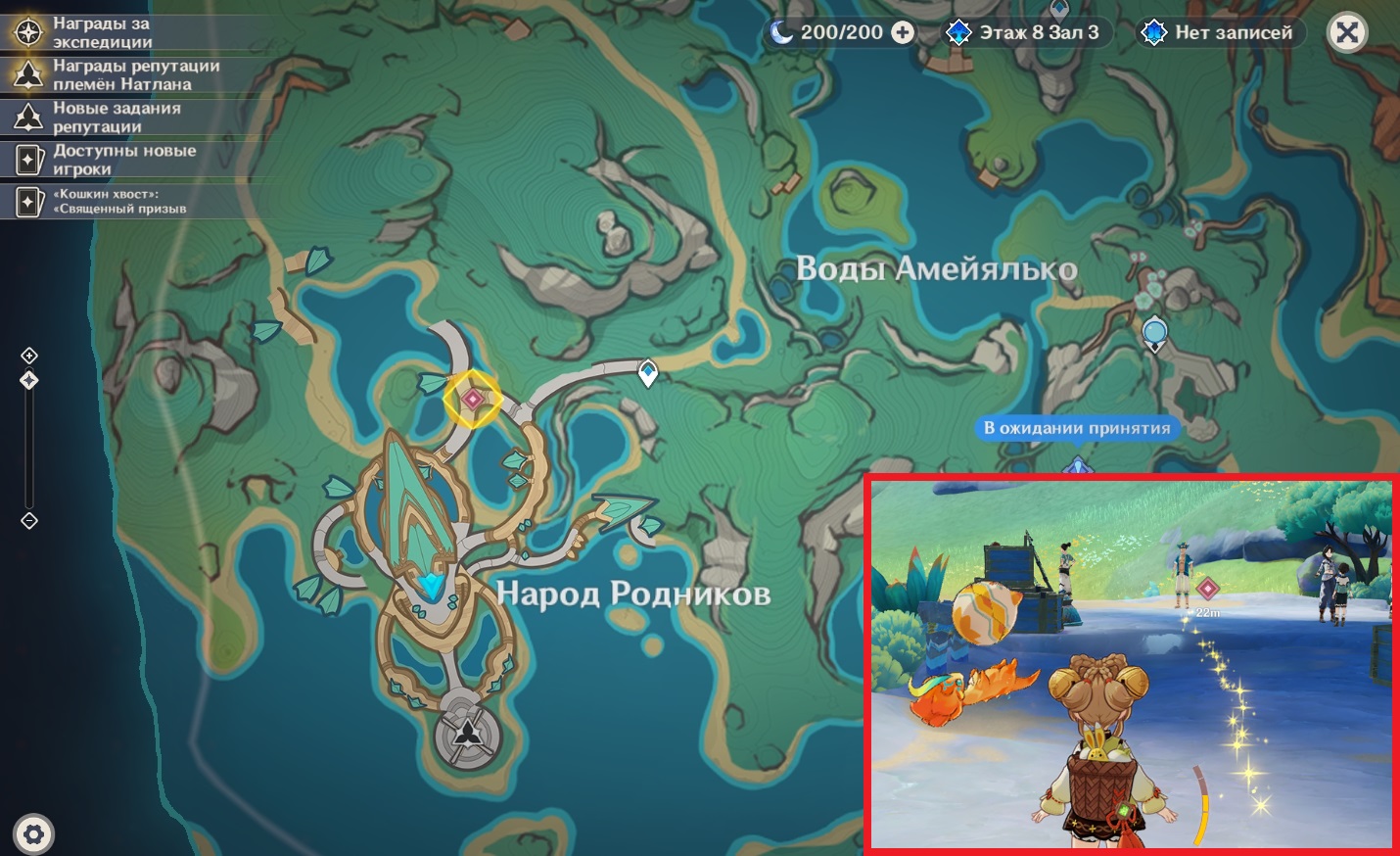Click the map zoom-out button

(x=29, y=521)
